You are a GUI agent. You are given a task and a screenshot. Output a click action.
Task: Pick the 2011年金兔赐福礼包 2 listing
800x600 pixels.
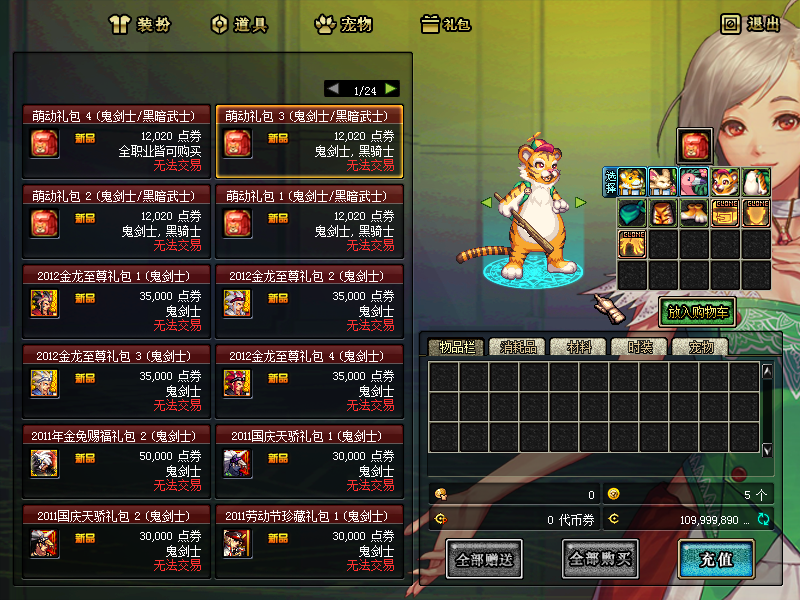[x=116, y=460]
